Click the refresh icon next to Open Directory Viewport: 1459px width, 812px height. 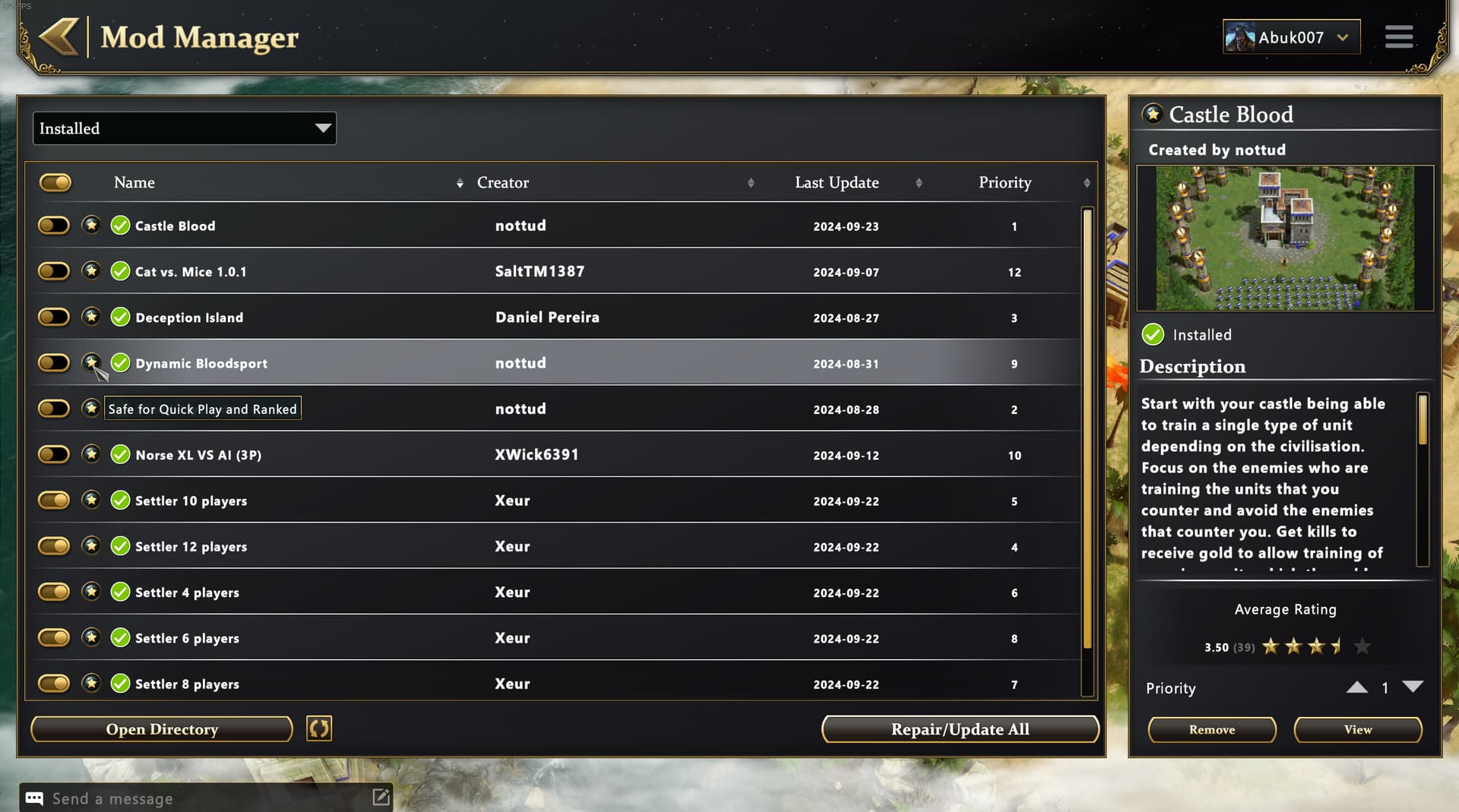319,728
